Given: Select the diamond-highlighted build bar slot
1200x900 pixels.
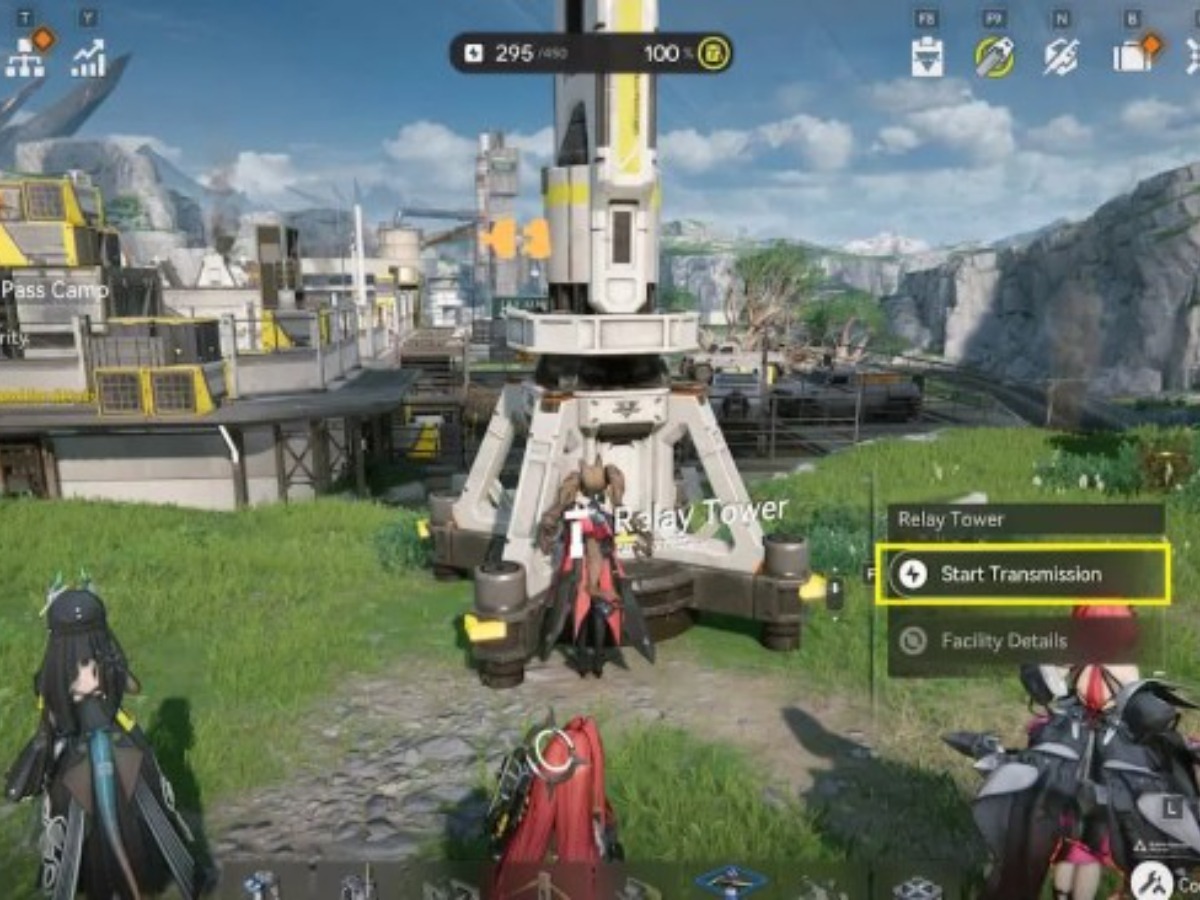Looking at the screenshot, I should pyautogui.click(x=731, y=881).
